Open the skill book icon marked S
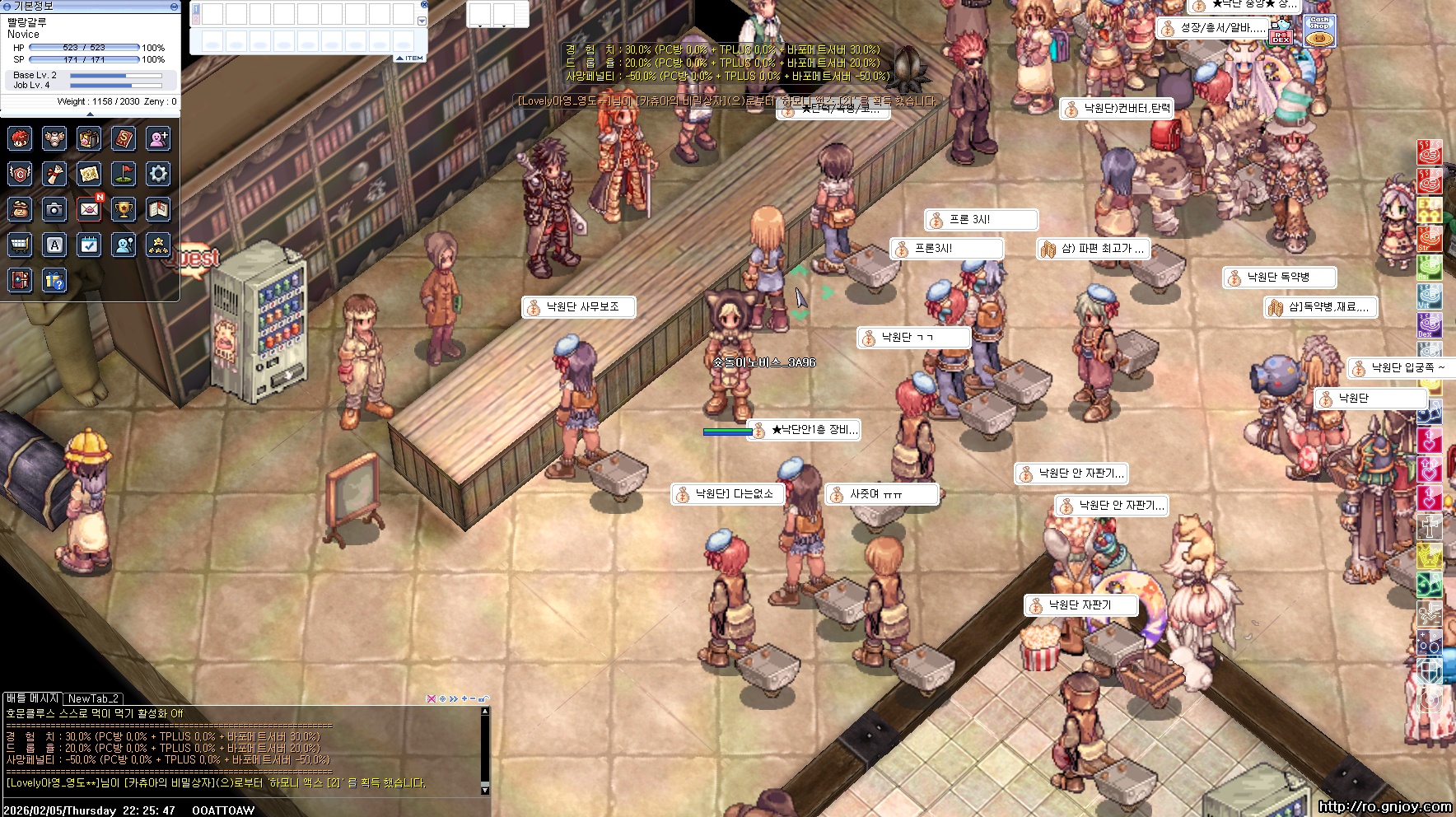The image size is (1456, 817). click(124, 138)
